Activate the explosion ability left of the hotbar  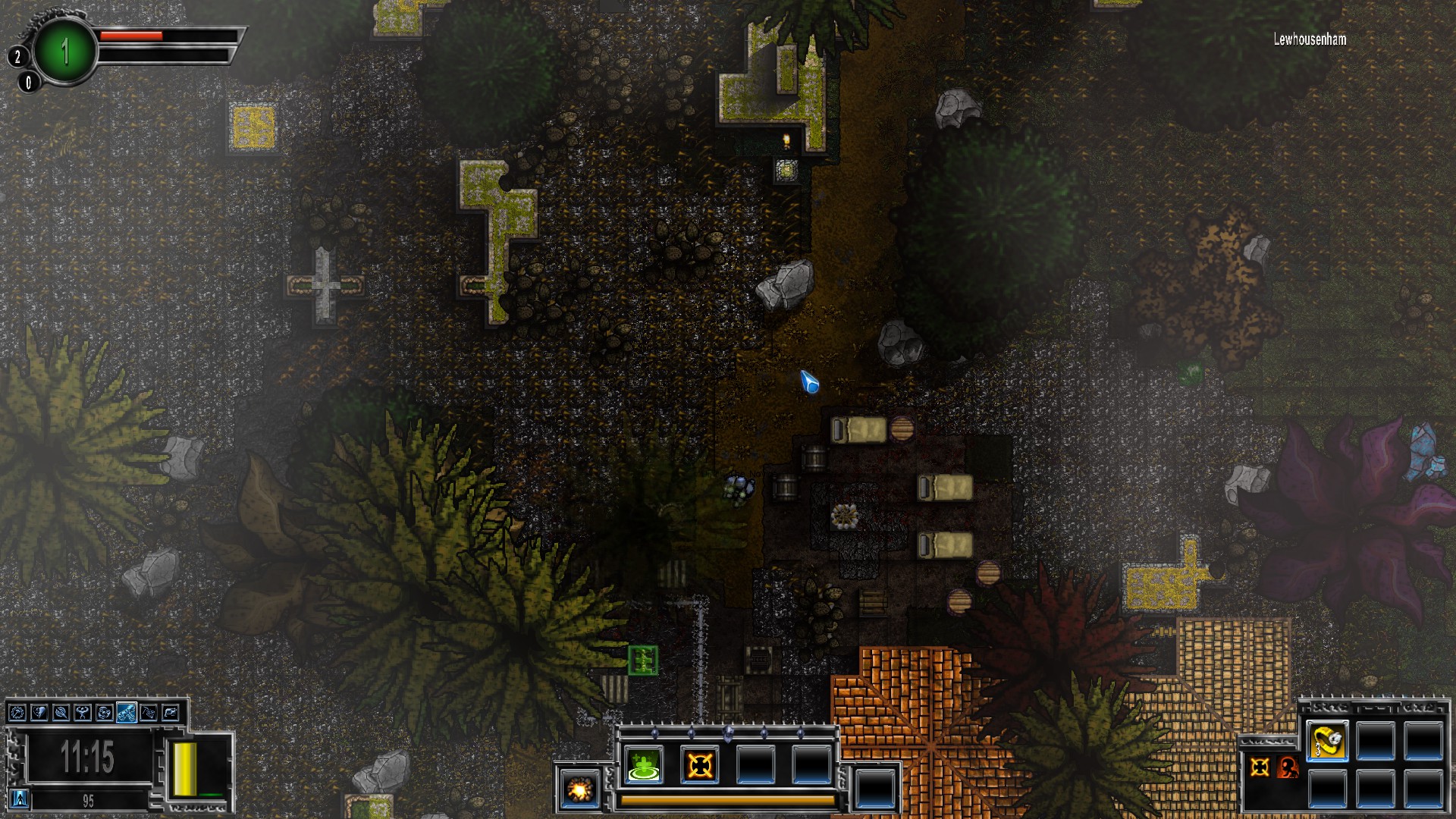579,789
